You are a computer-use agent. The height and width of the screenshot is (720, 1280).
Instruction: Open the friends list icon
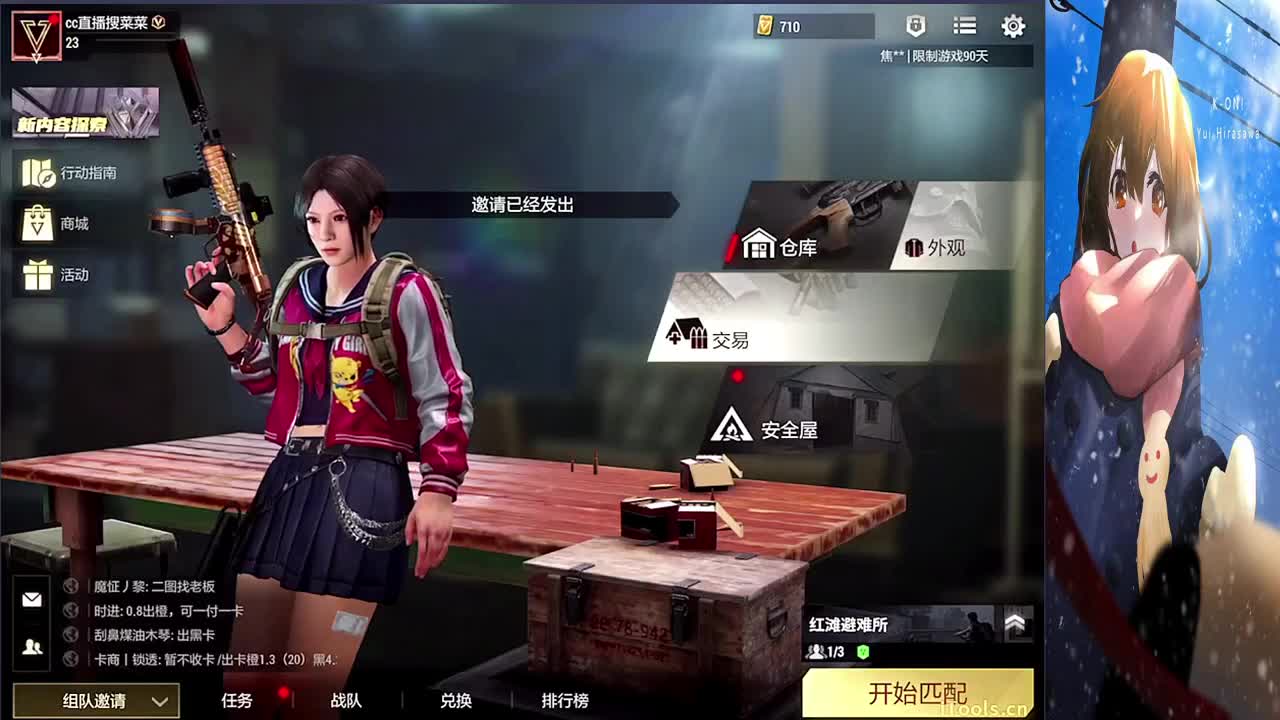[x=31, y=645]
